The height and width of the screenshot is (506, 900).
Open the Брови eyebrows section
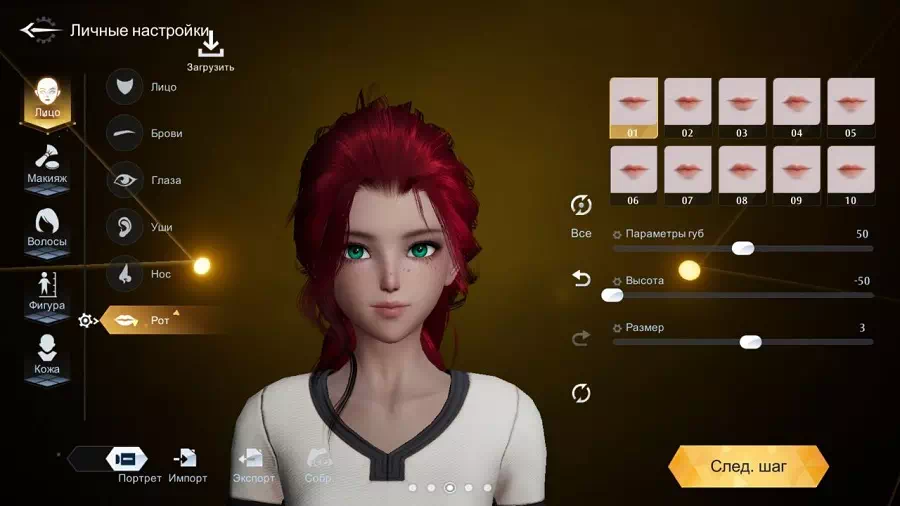144,133
